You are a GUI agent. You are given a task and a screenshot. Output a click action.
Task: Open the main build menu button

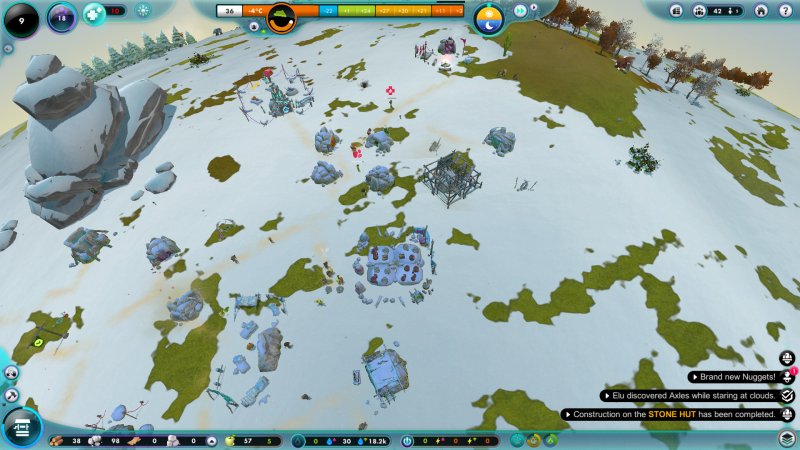tap(20, 429)
